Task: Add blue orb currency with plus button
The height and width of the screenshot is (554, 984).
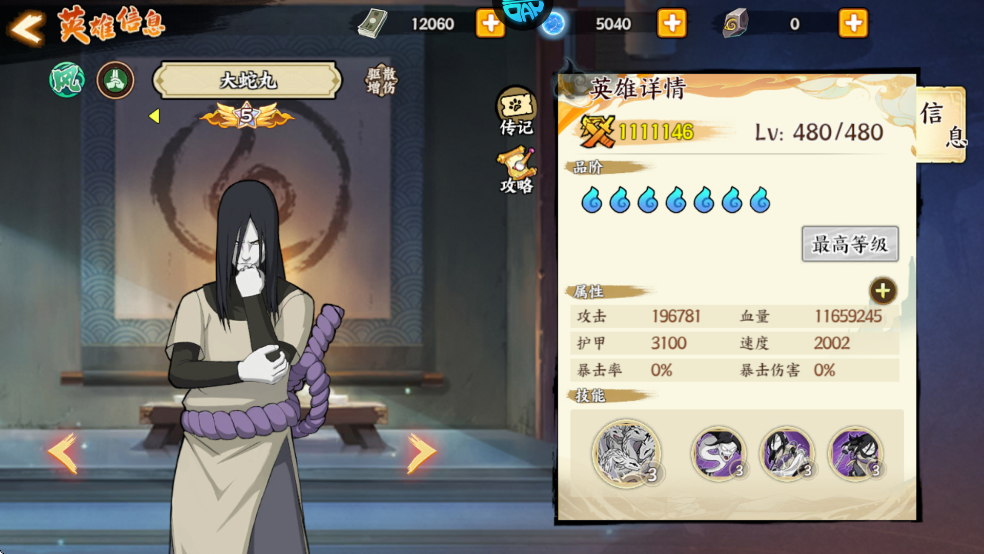Action: pos(671,23)
